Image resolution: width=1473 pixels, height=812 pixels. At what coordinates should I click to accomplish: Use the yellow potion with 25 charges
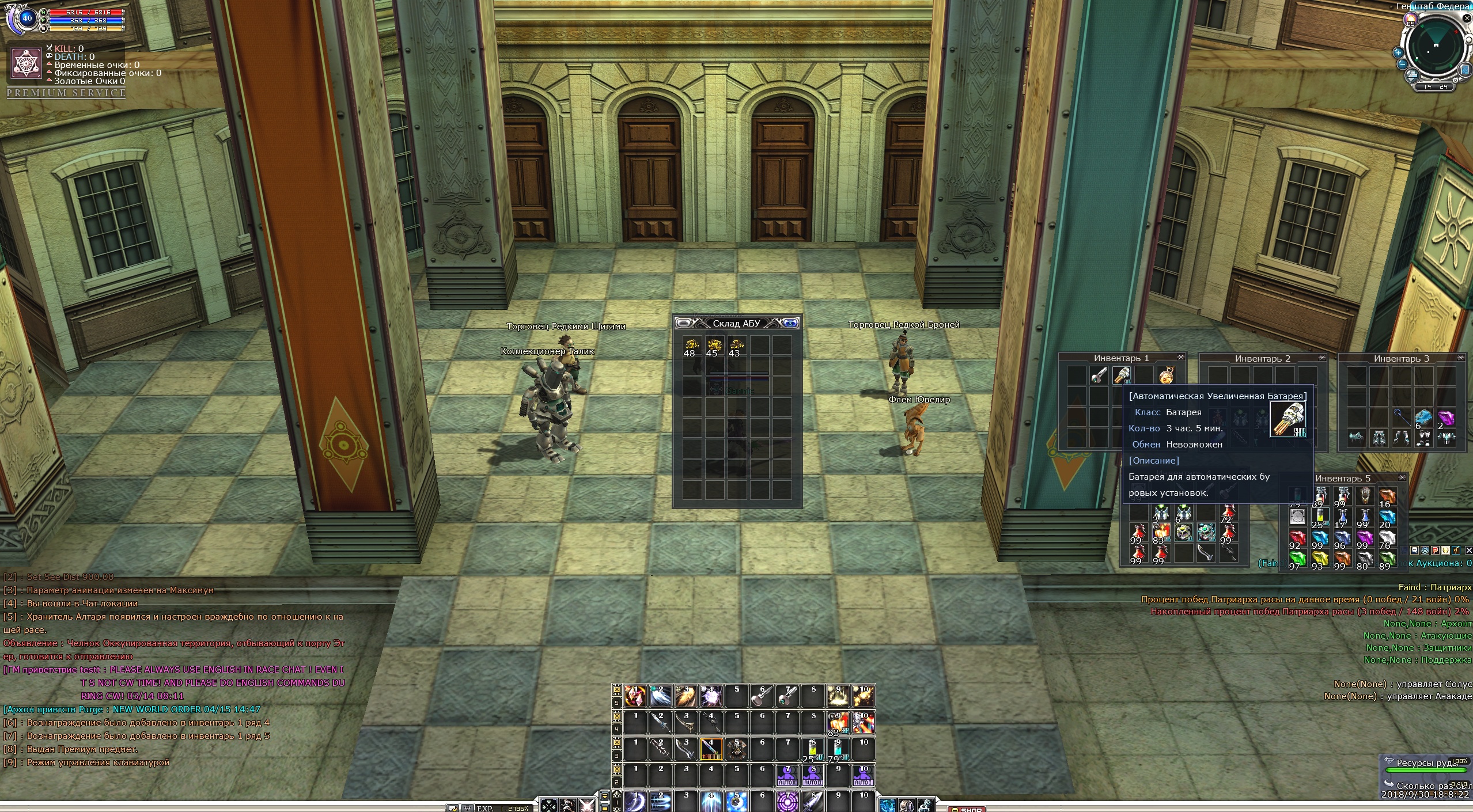click(812, 749)
